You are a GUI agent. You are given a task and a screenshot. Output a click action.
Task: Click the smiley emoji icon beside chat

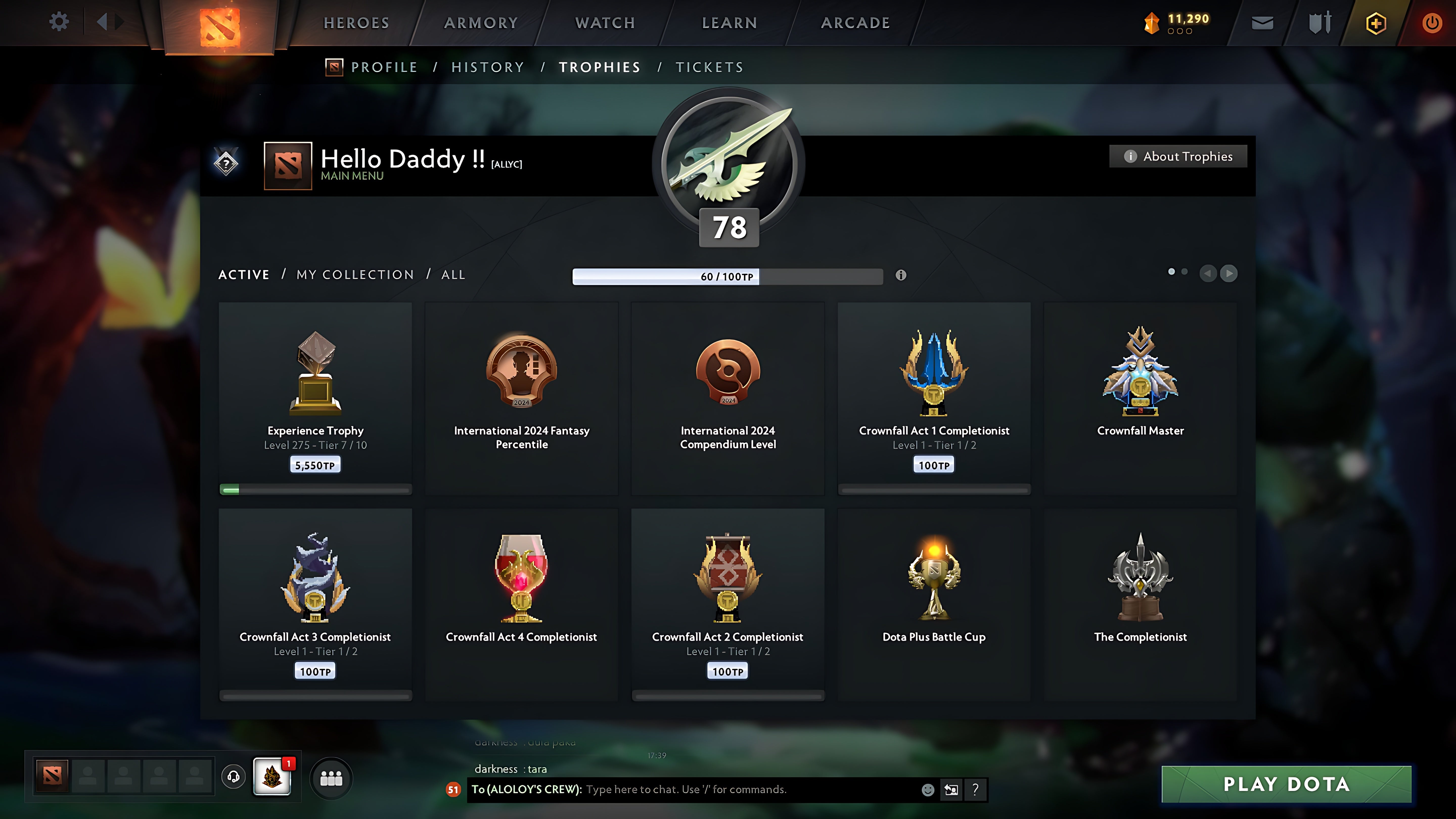pyautogui.click(x=929, y=790)
